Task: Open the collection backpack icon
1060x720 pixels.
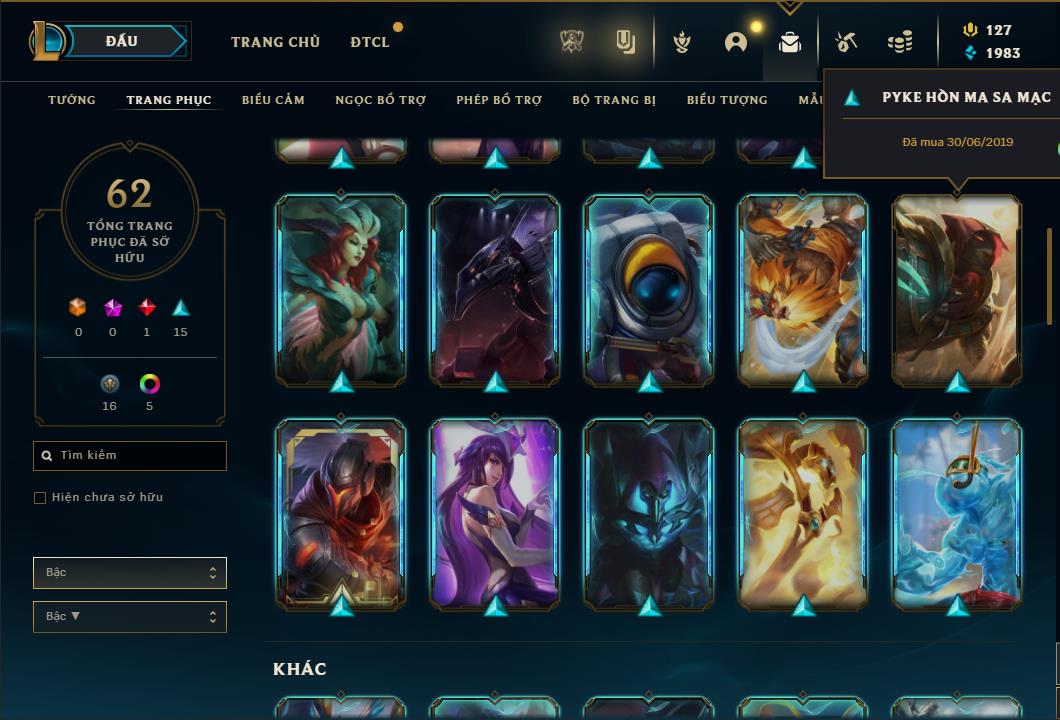Action: (790, 42)
